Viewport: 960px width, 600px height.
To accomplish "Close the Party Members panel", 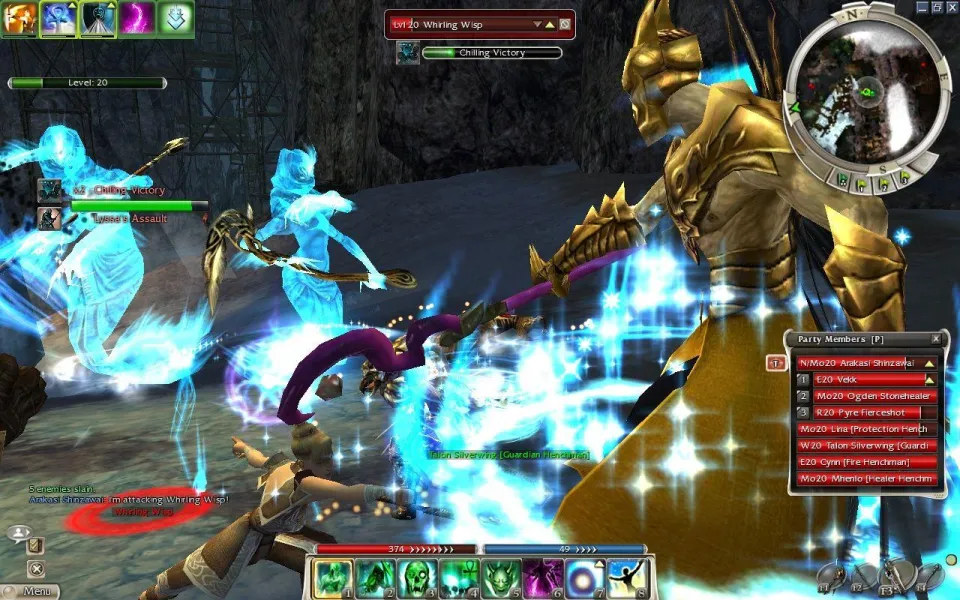I will 936,339.
